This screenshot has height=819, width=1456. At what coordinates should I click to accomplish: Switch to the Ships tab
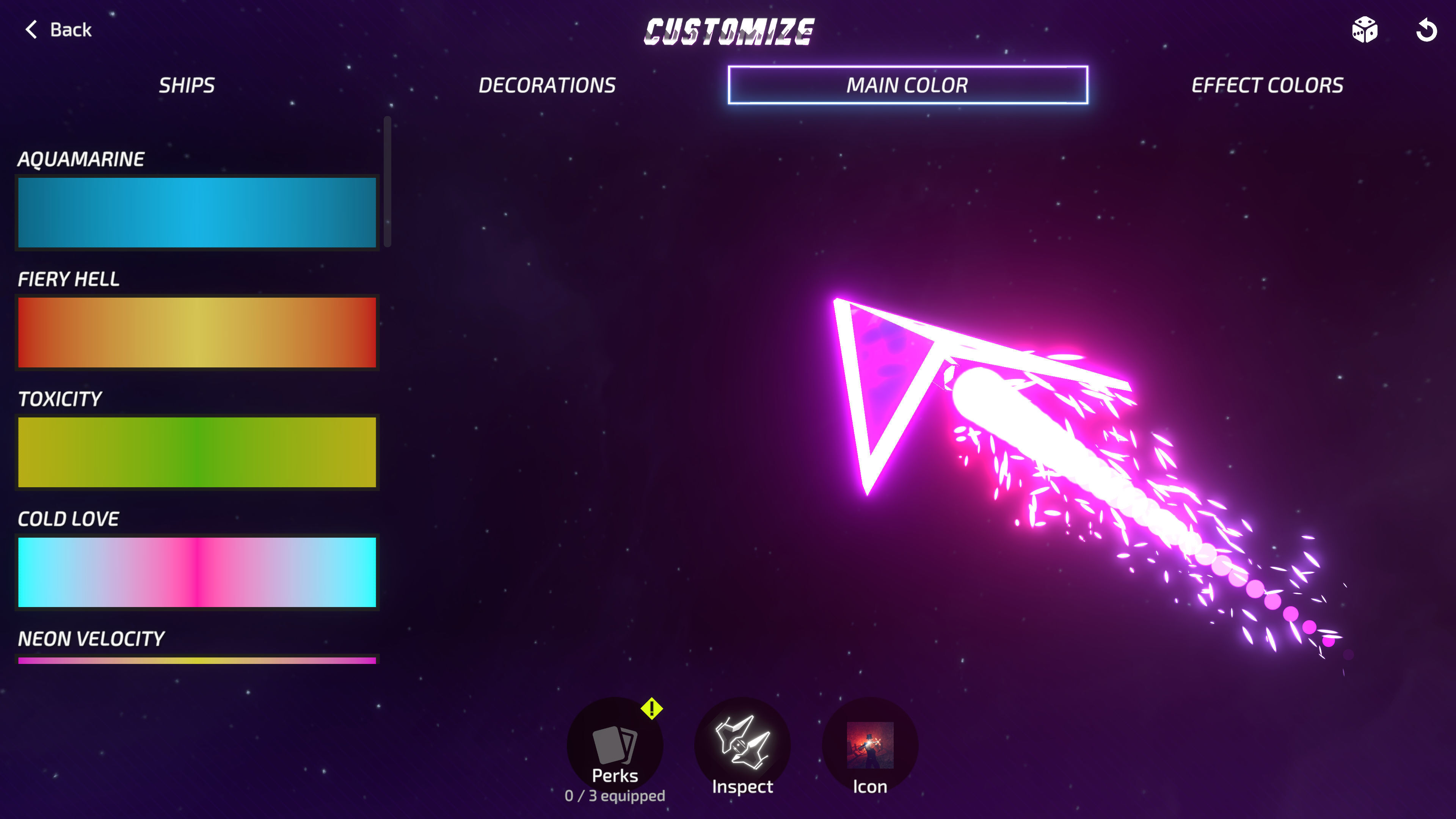(x=187, y=85)
